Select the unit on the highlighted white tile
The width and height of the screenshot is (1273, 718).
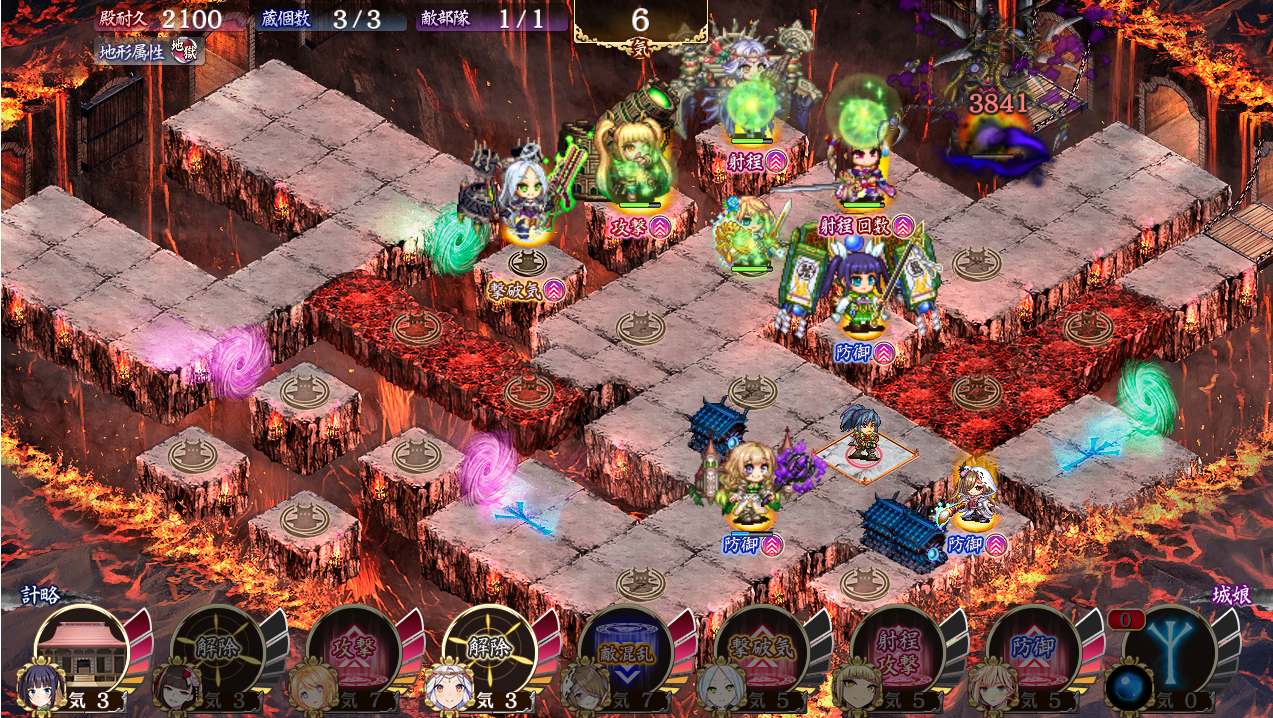coord(861,437)
